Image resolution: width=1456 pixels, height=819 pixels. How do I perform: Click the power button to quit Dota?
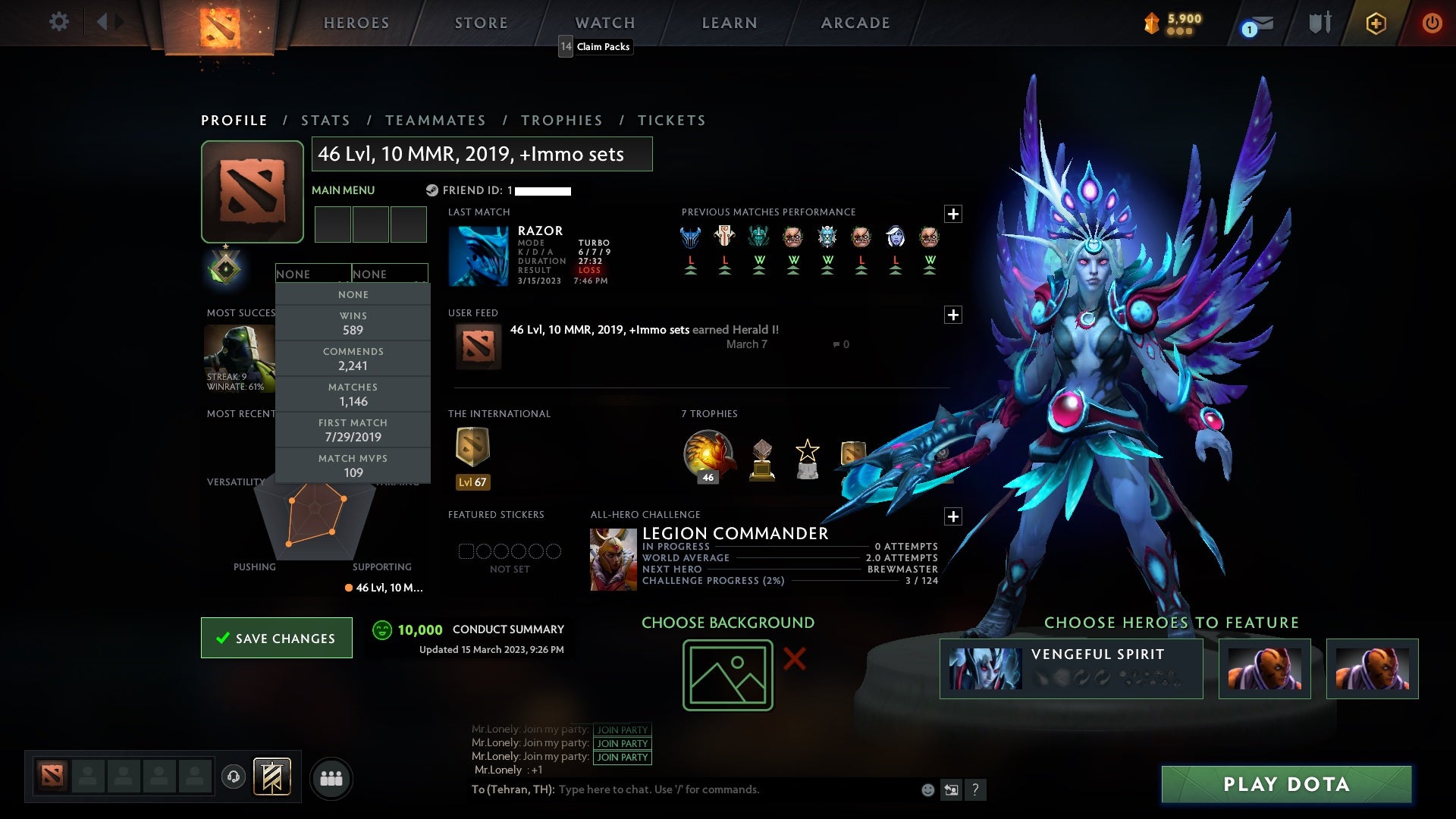coord(1432,23)
